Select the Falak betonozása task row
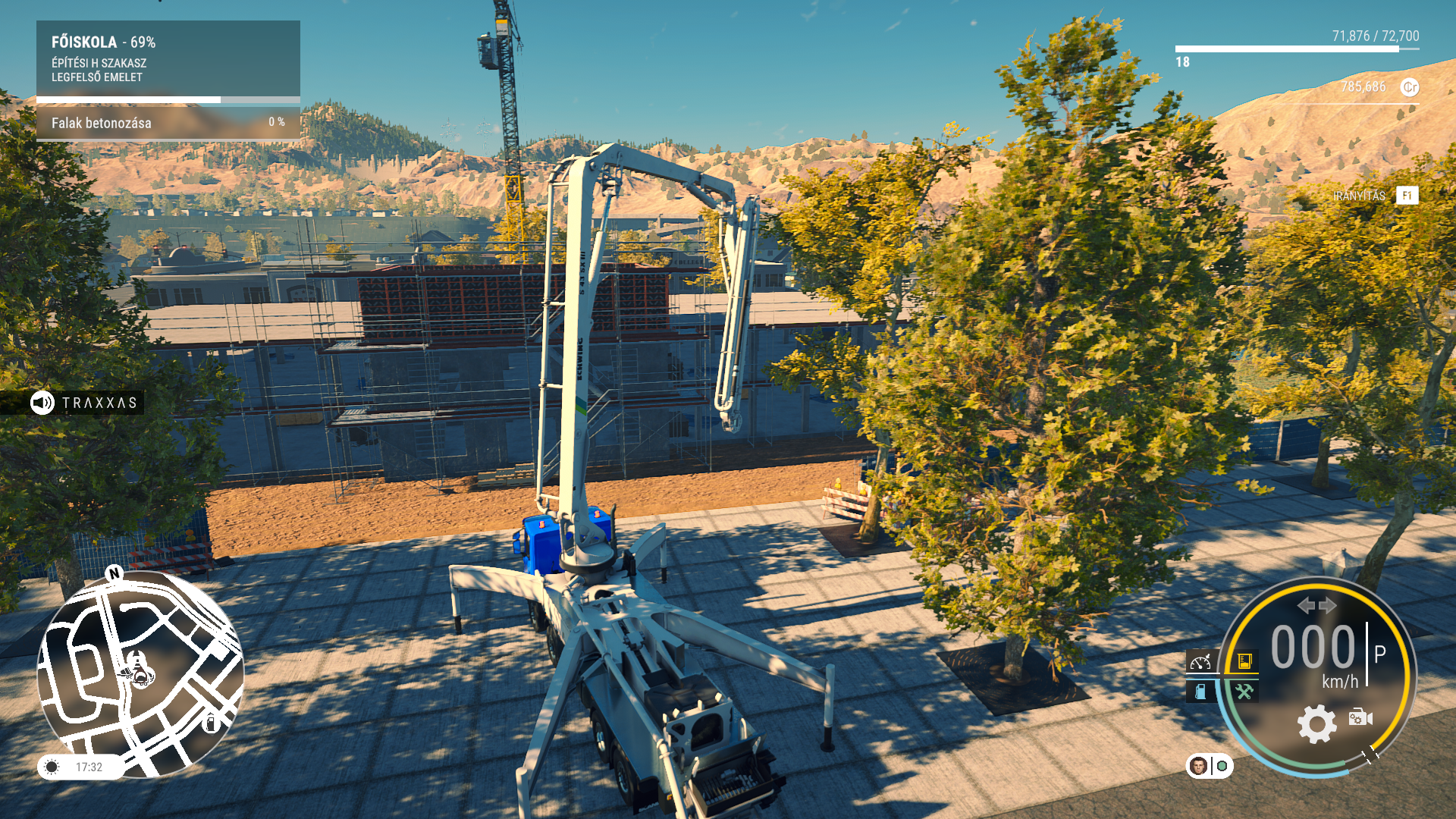The width and height of the screenshot is (1456, 819). click(168, 123)
